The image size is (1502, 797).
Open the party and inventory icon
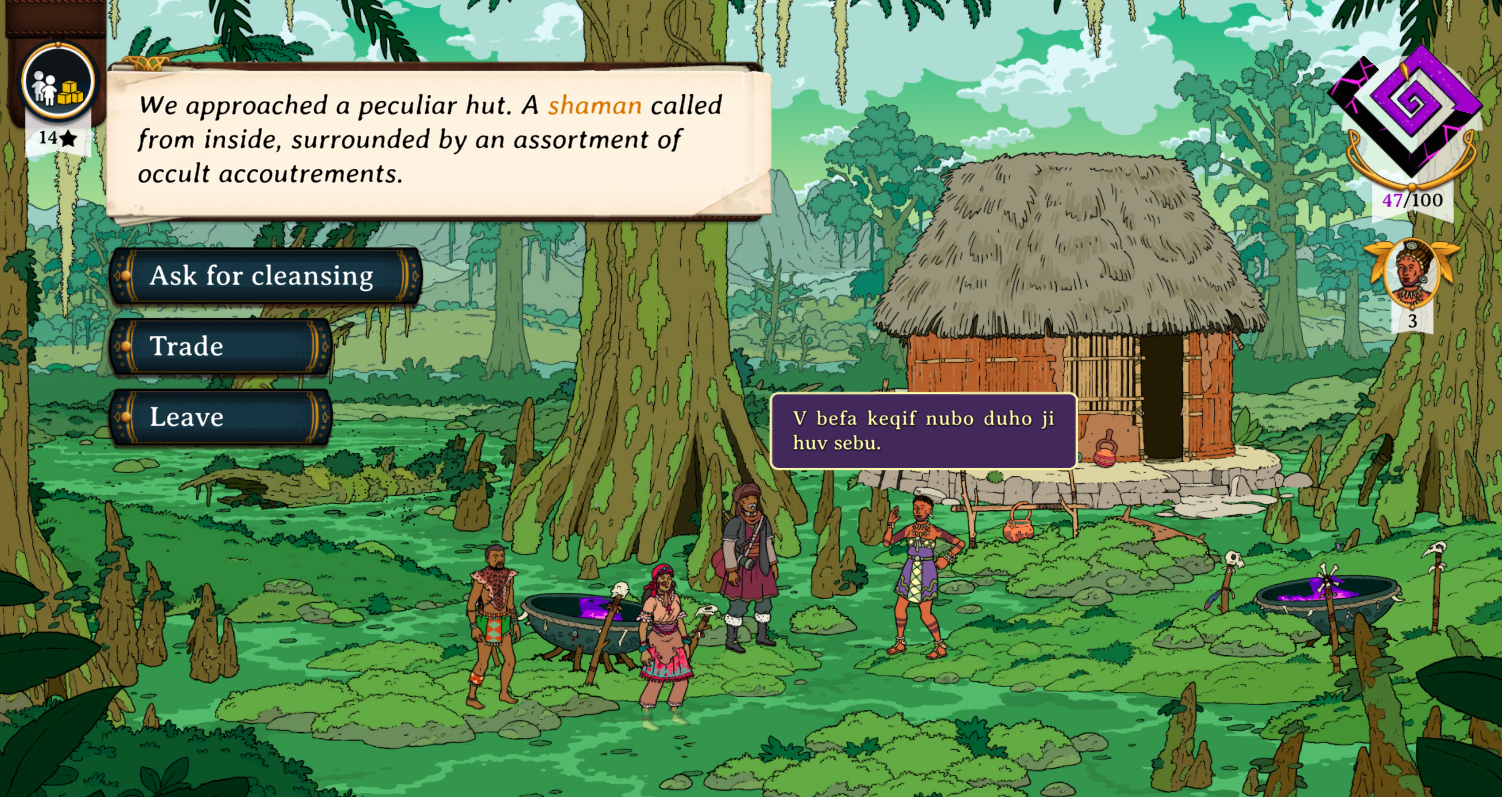click(58, 82)
